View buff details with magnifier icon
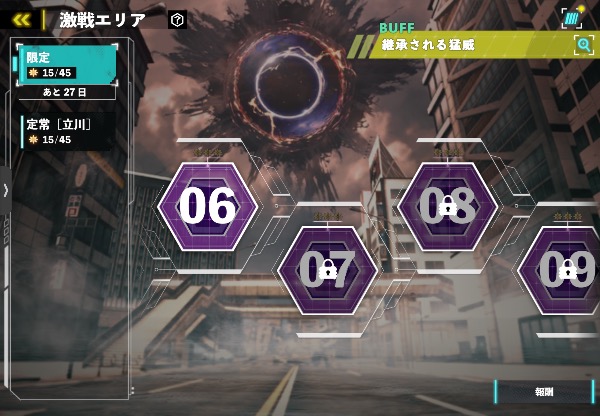The image size is (600, 416). click(x=583, y=44)
